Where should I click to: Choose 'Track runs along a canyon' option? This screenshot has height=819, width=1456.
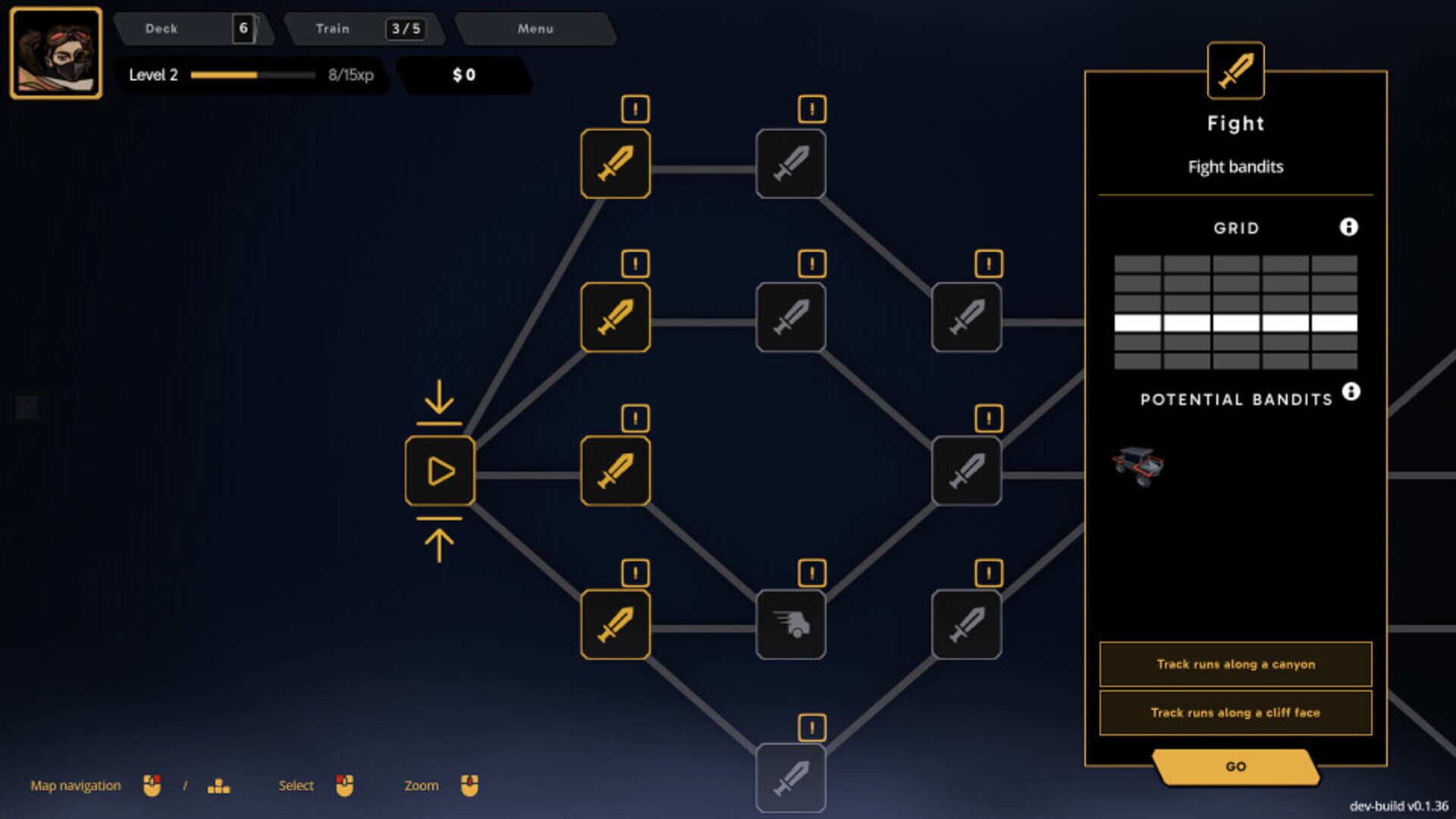[1235, 664]
